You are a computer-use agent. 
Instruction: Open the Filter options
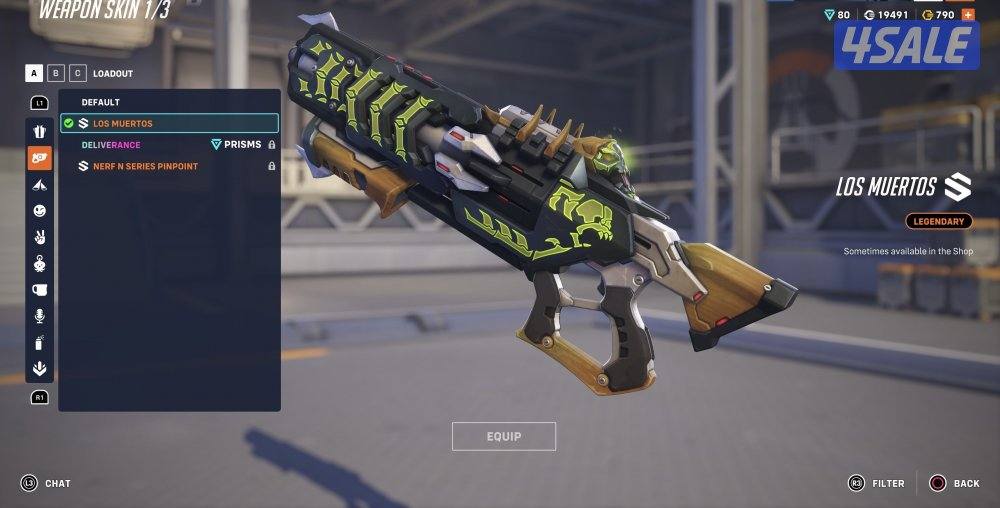pos(877,483)
